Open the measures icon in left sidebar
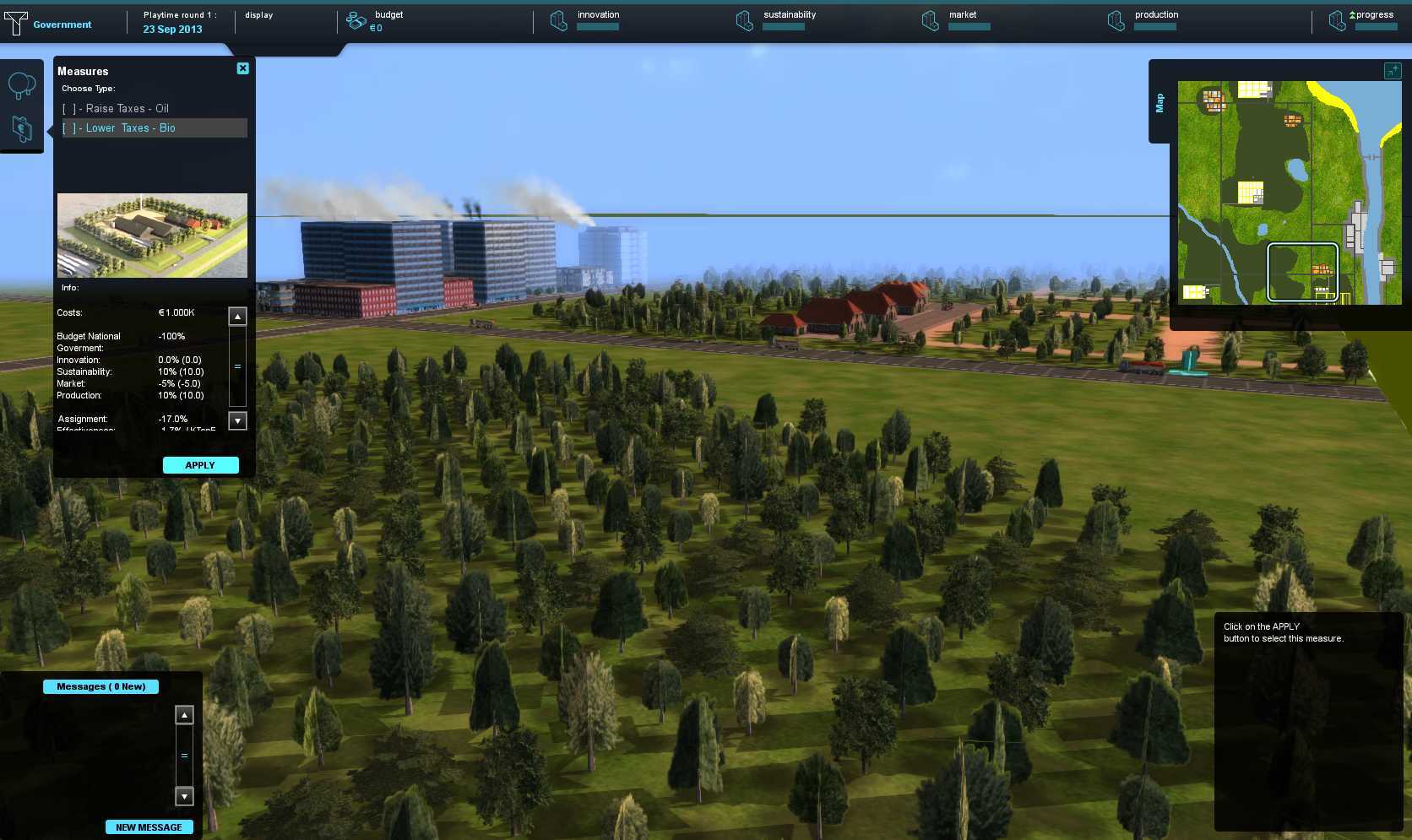This screenshot has width=1412, height=840. pos(21,128)
